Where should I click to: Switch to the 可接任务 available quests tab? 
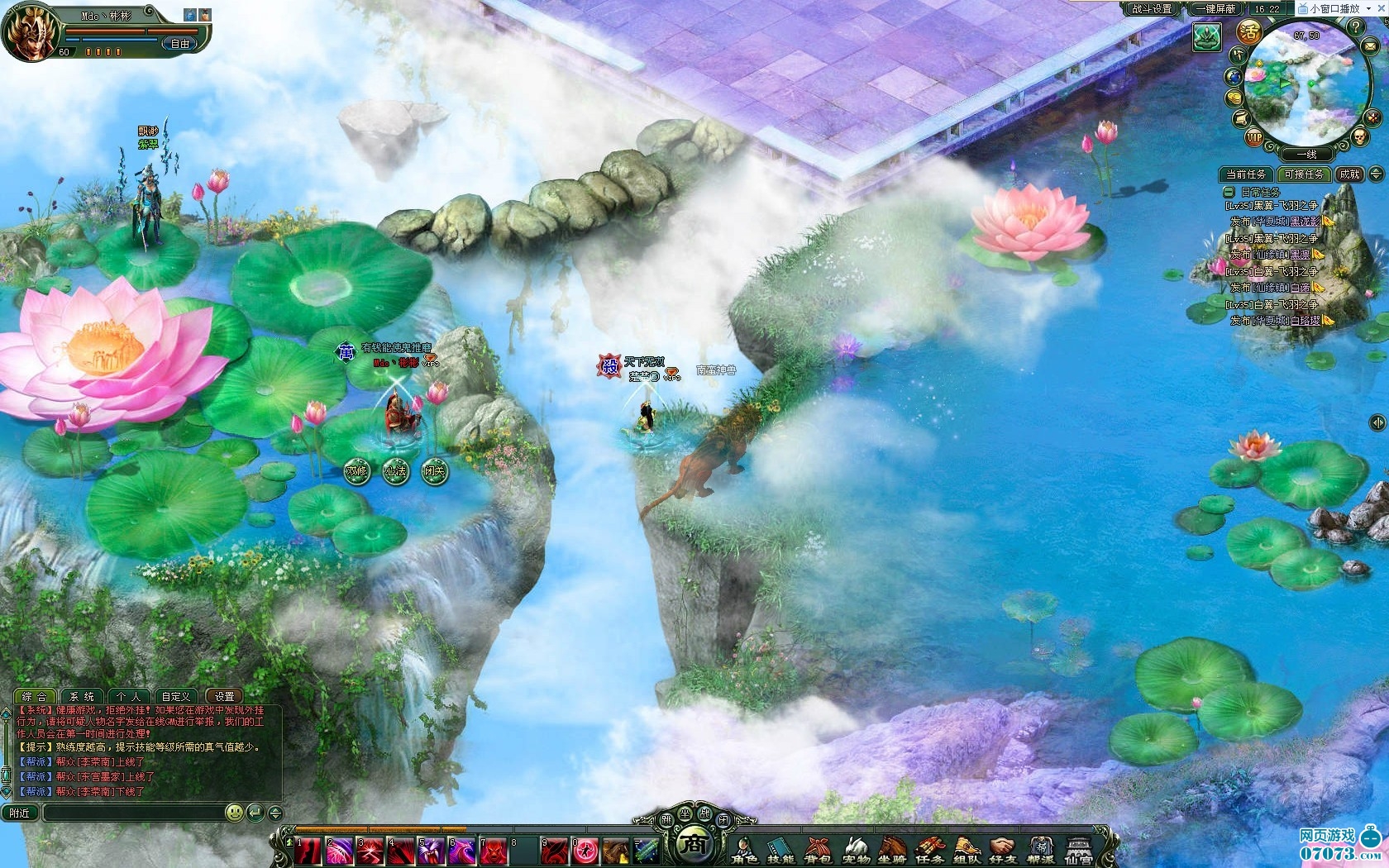coord(1304,174)
